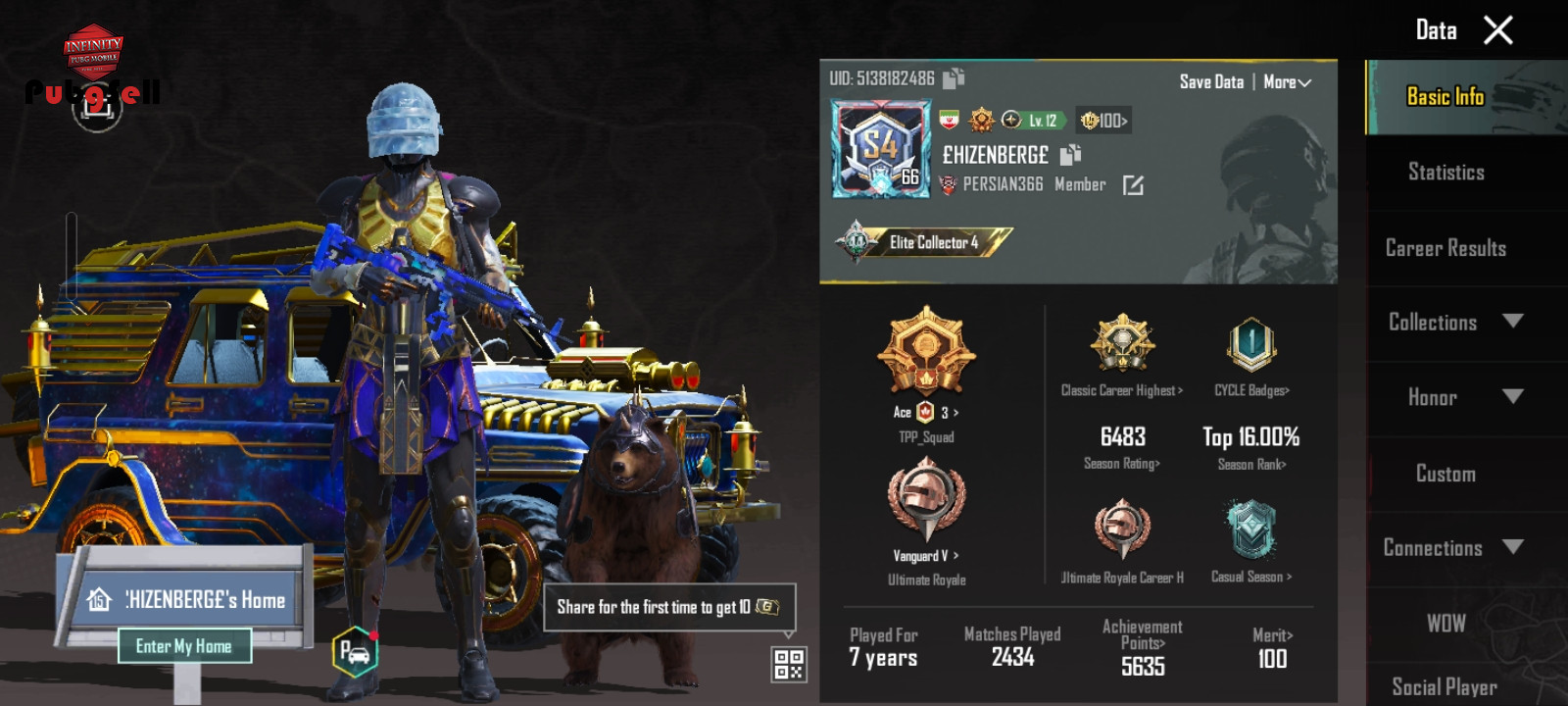The width and height of the screenshot is (1568, 706).
Task: Open the vehicle garage icon
Action: [355, 651]
